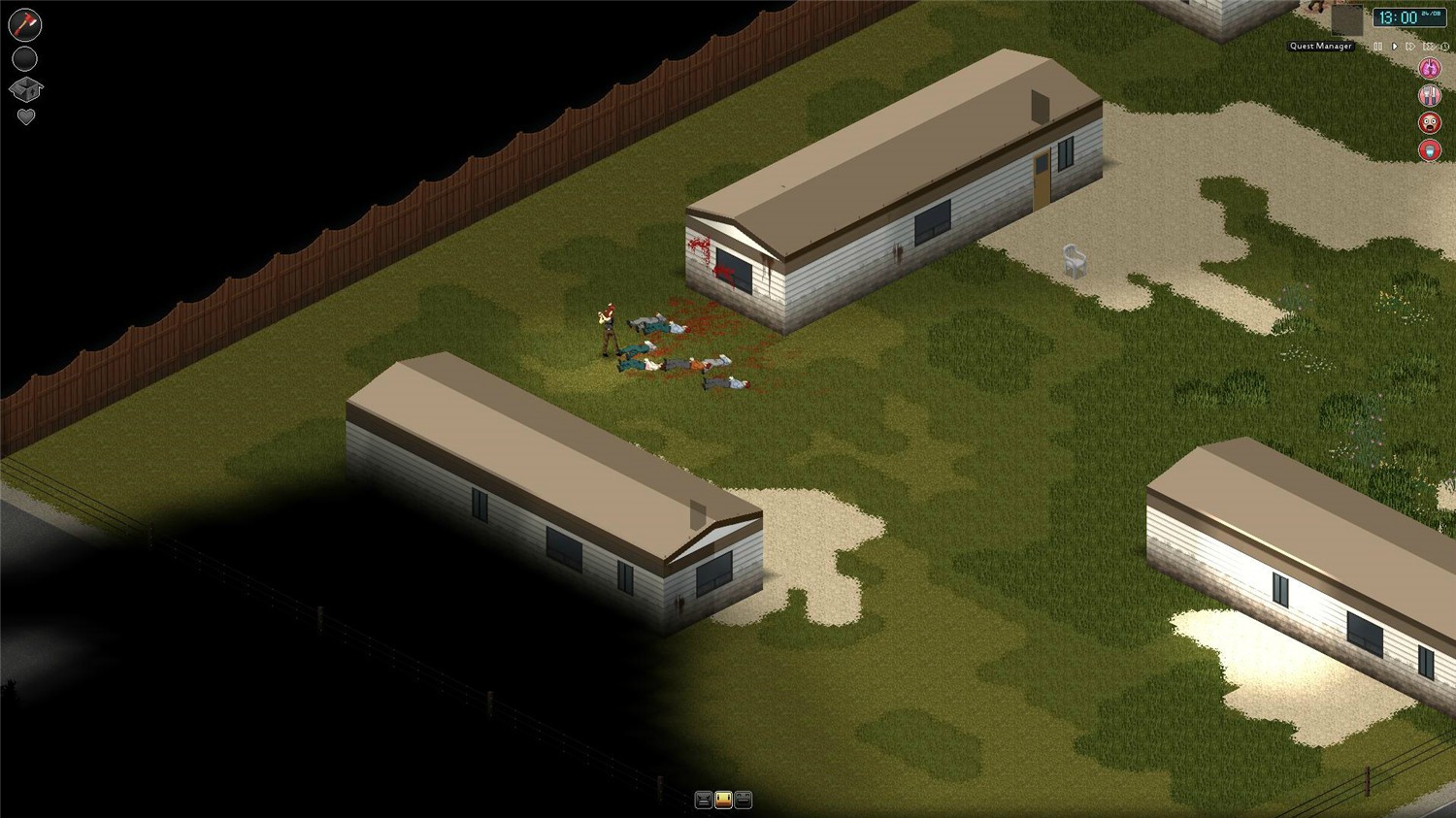This screenshot has width=1456, height=818.
Task: Select the equipped fire axe weapon slot
Action: 24,24
